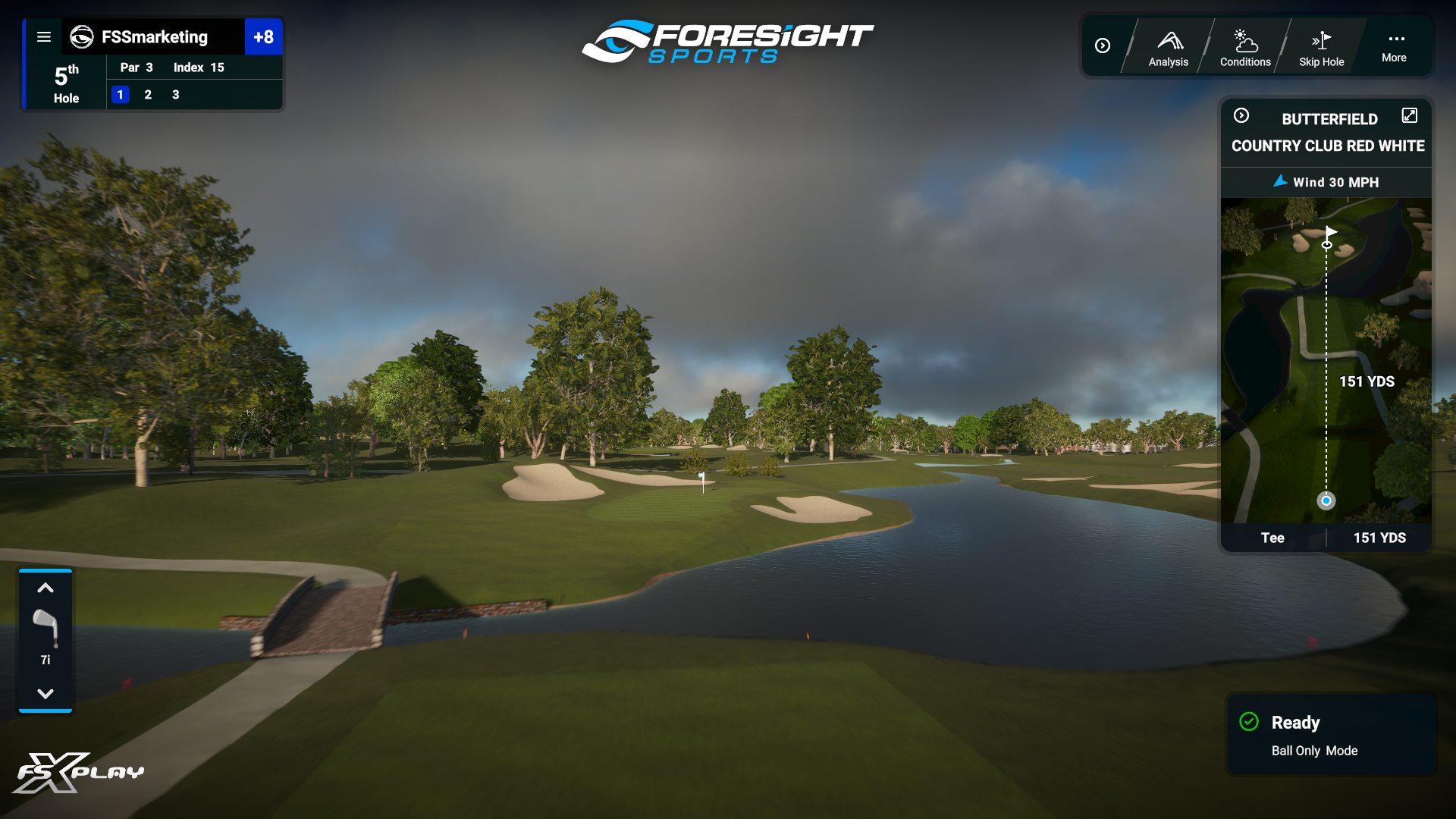Viewport: 1456px width, 819px height.
Task: Expand the minimap to fullscreen
Action: [x=1410, y=115]
